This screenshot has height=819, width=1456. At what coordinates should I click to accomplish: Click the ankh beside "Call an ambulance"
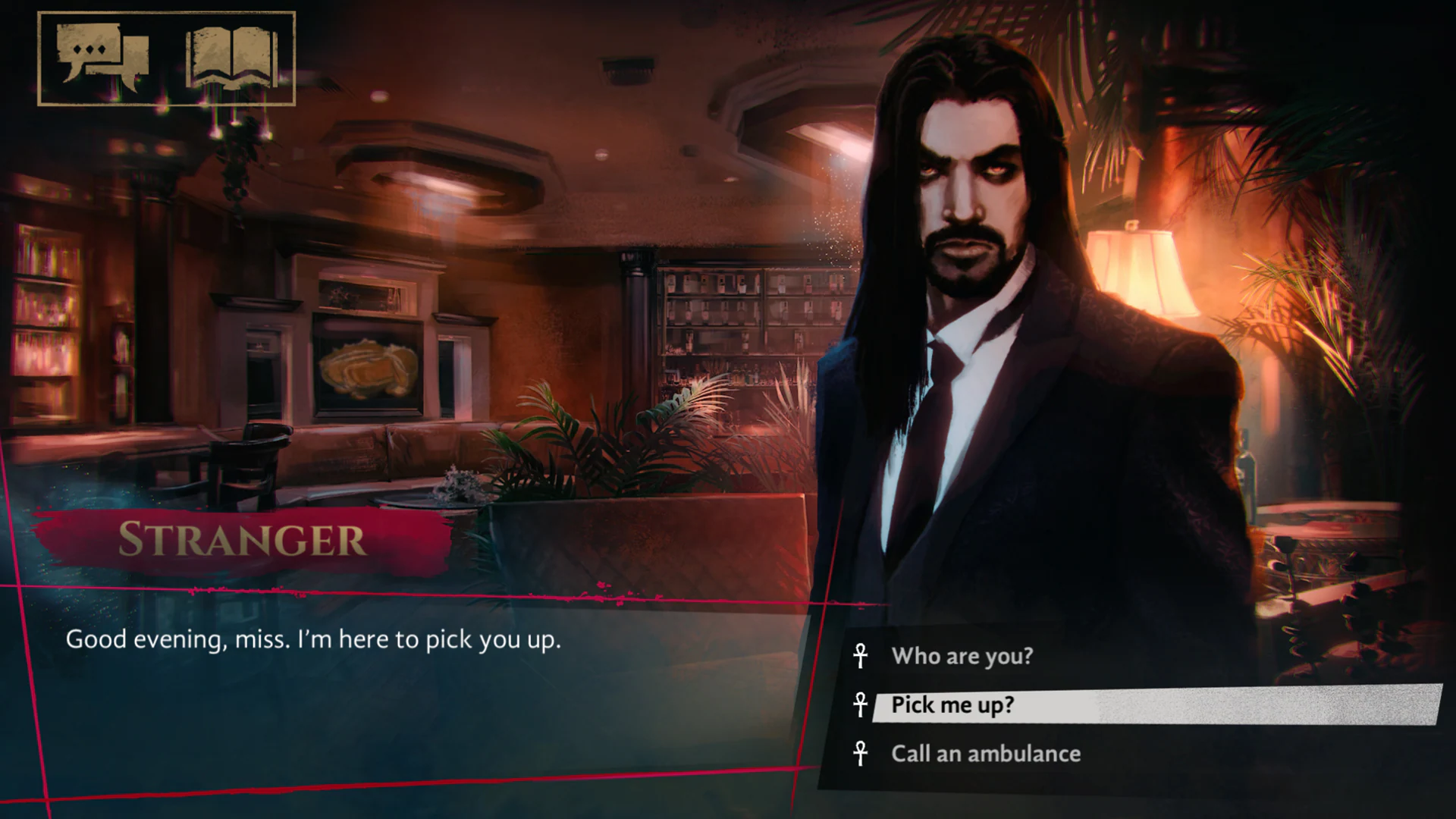861,754
